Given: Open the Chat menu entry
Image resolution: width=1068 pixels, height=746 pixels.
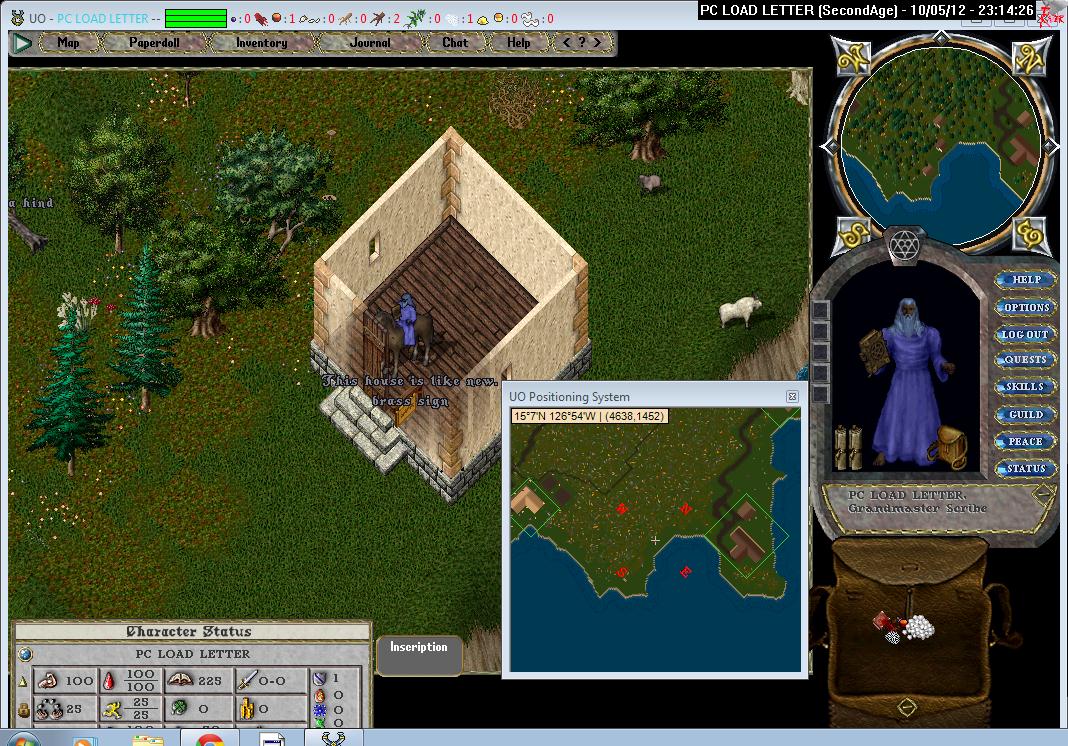Looking at the screenshot, I should tap(455, 43).
